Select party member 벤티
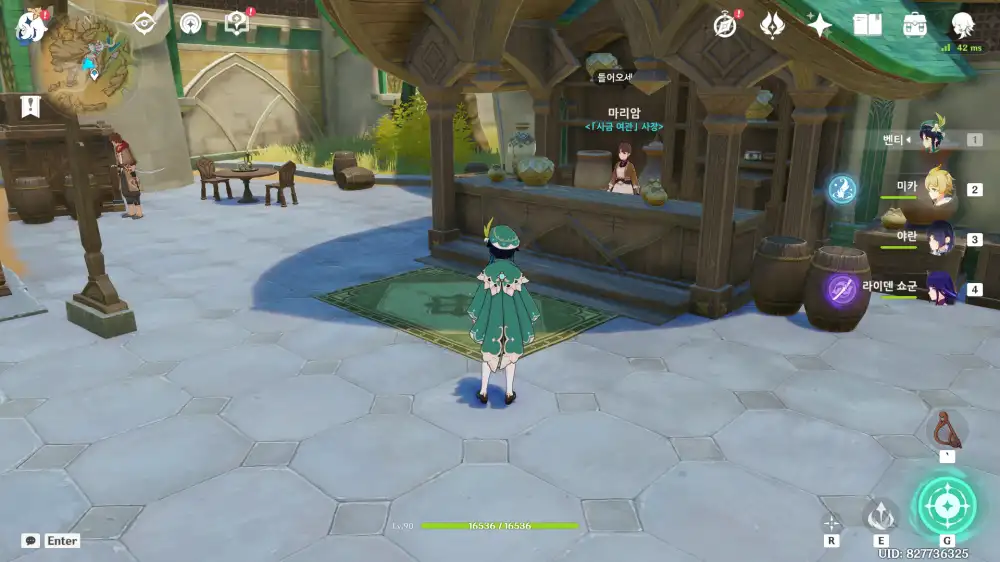This screenshot has height=562, width=1000. 936,138
